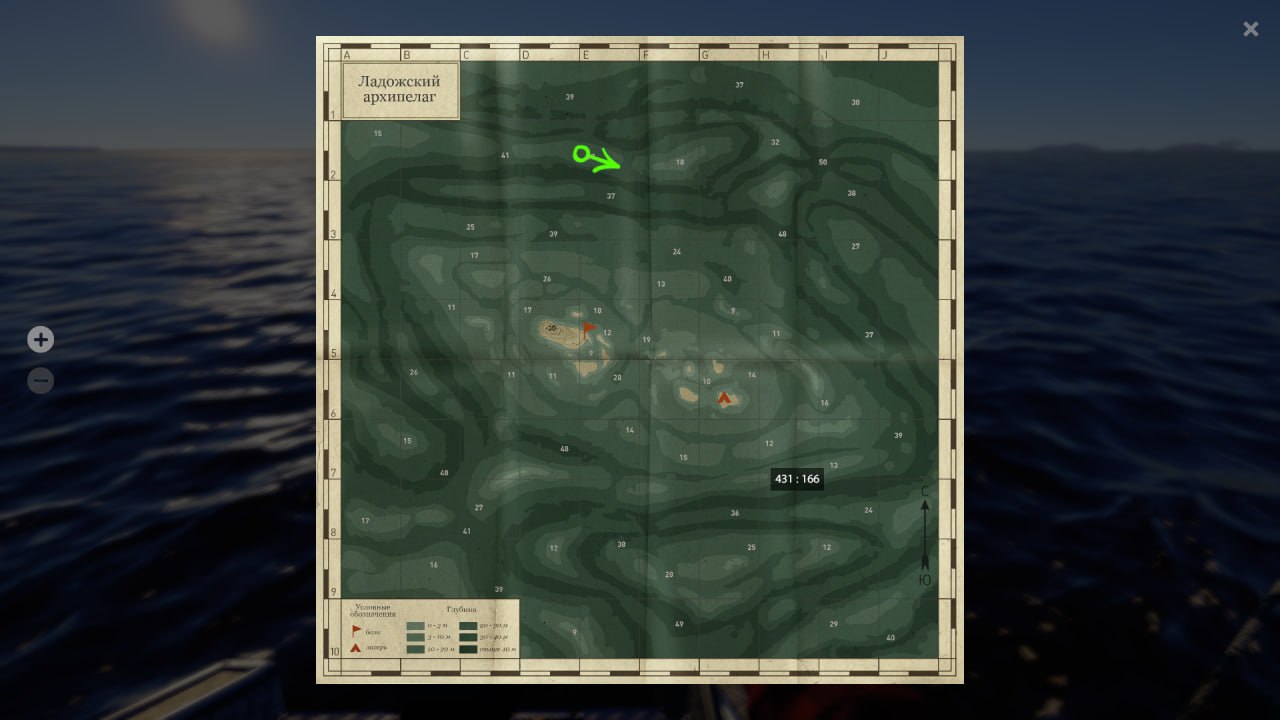This screenshot has width=1280, height=720.
Task: Click the база flag symbol in the legend
Action: pyautogui.click(x=356, y=628)
